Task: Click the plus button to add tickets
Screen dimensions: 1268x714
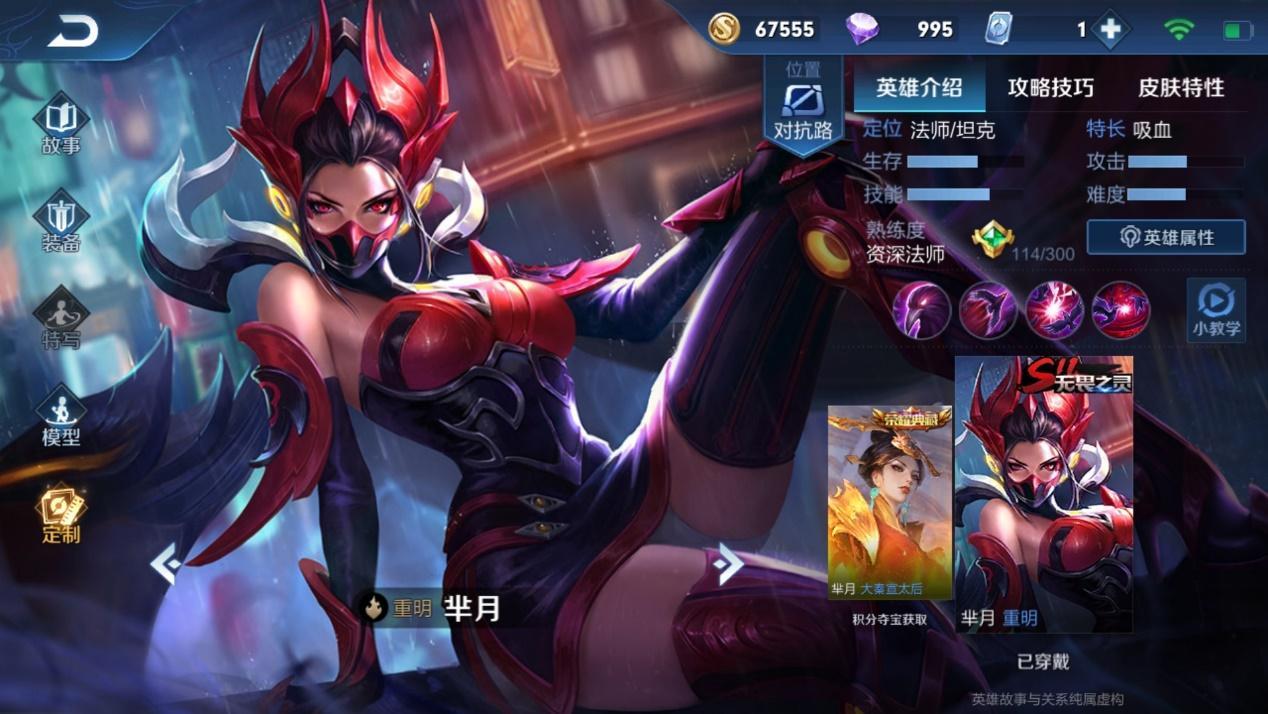Action: coord(1110,30)
